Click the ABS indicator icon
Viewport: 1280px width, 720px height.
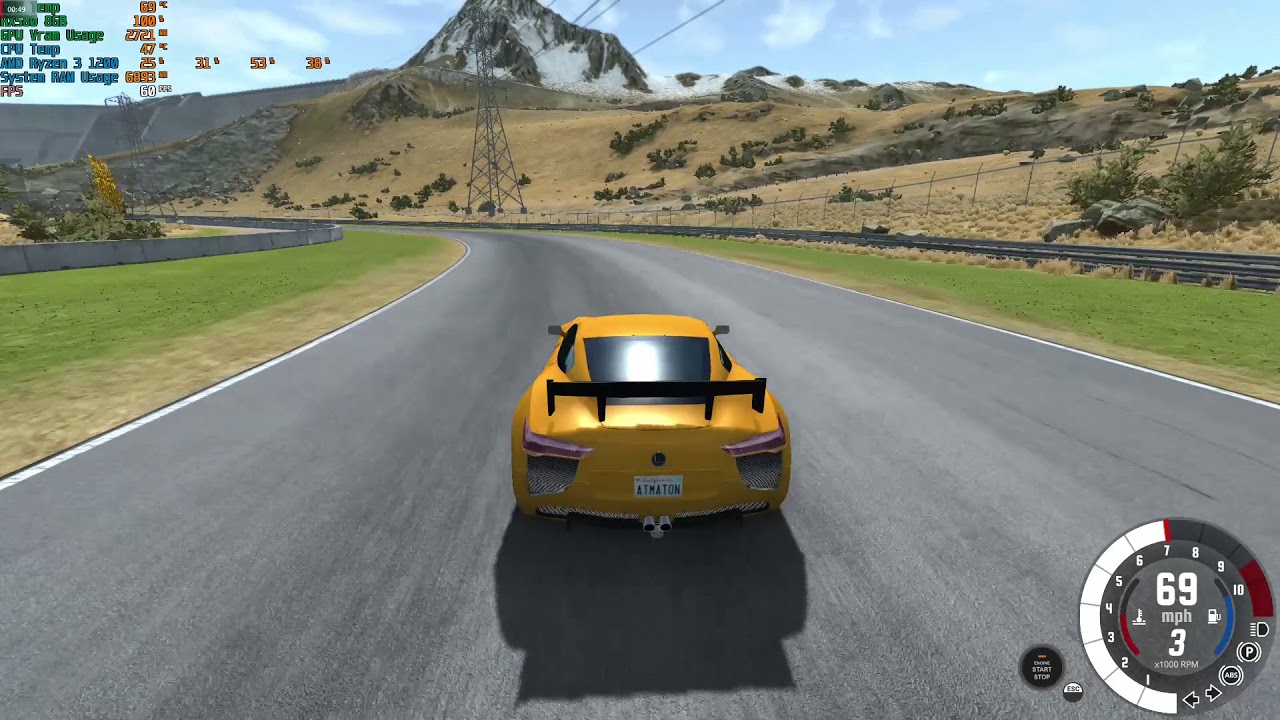coord(1231,676)
